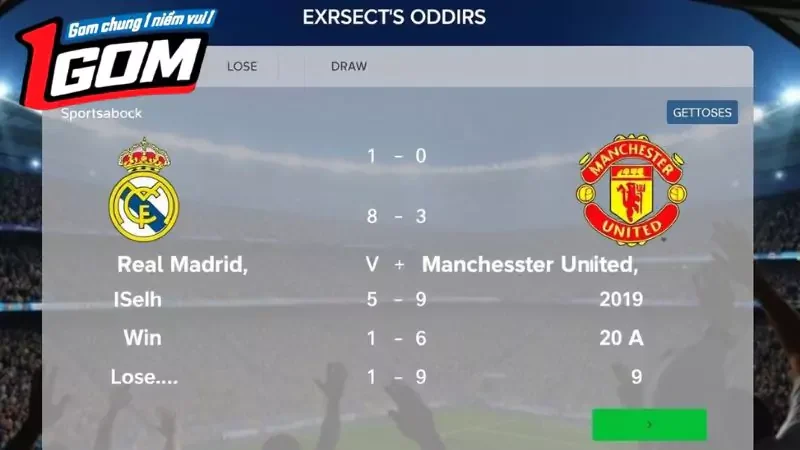This screenshot has height=450, width=800.
Task: Select the Real Madrid crest
Action: (x=143, y=190)
